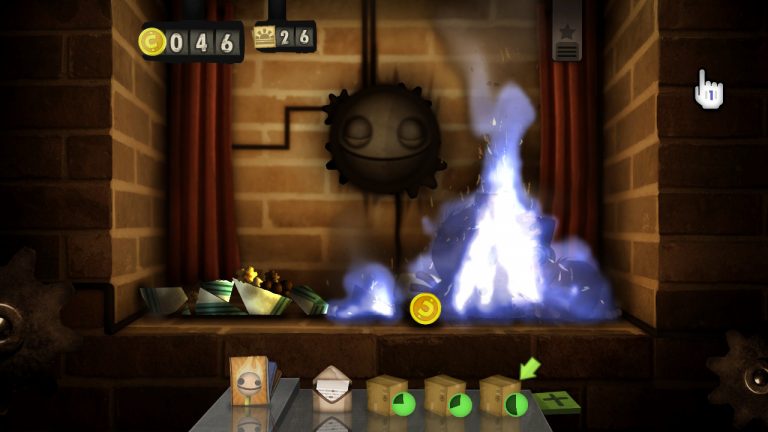Select the box under the green arrow
This screenshot has width=768, height=432.
(500, 395)
